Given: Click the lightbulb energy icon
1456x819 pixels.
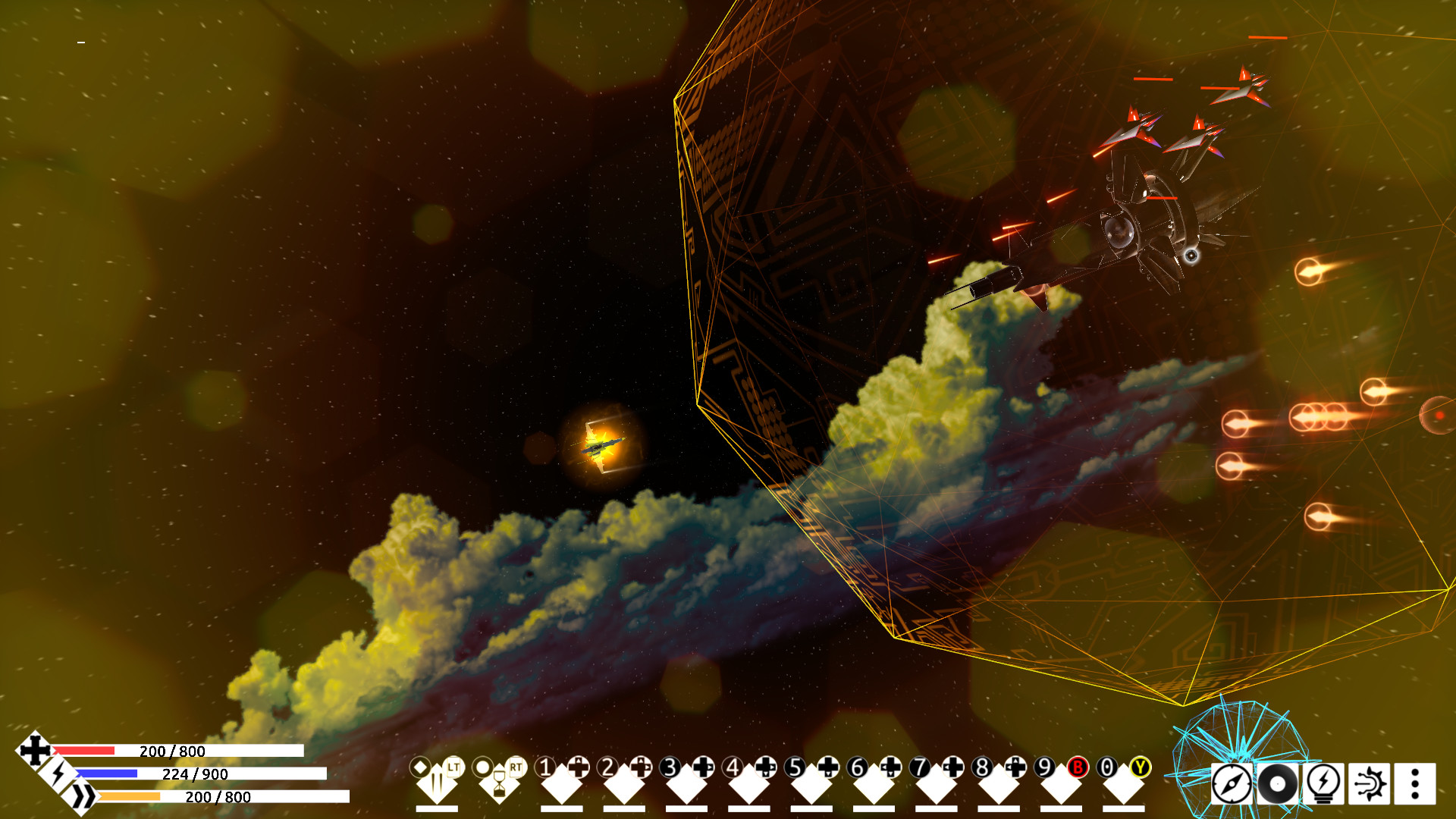Looking at the screenshot, I should pos(1323,783).
